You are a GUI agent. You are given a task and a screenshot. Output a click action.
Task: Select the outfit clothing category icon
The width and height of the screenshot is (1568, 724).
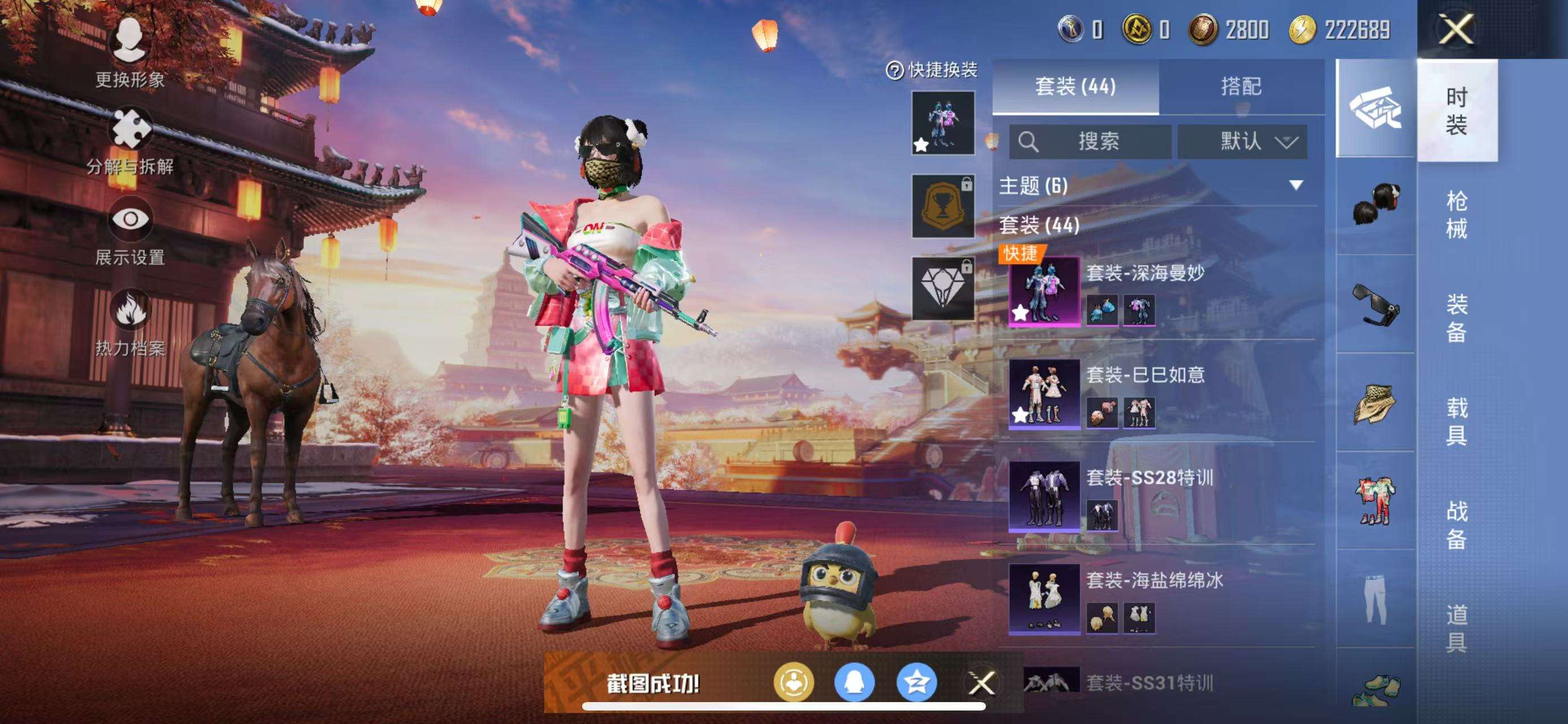click(1379, 499)
